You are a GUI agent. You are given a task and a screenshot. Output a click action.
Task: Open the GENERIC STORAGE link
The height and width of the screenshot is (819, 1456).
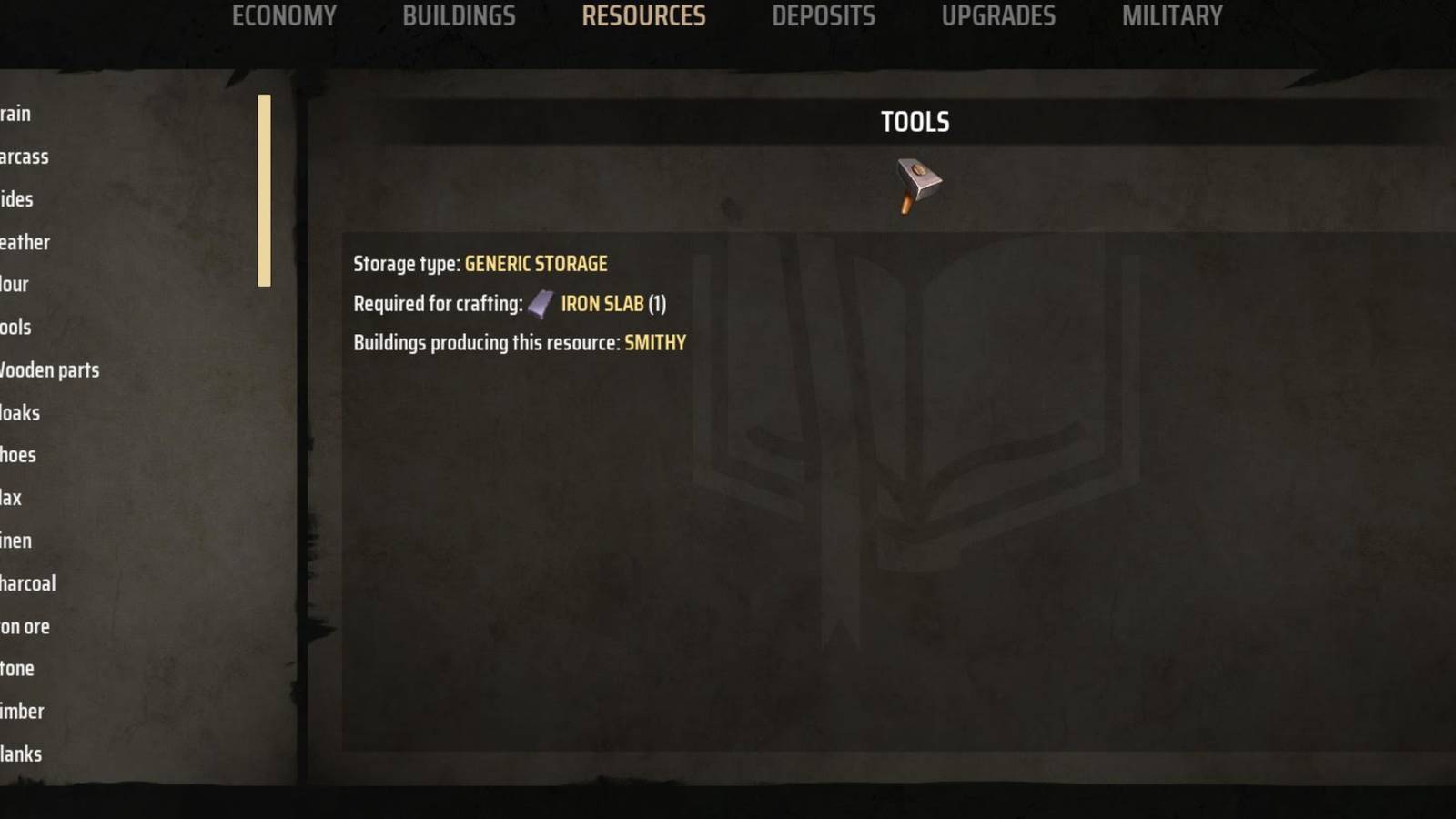[x=535, y=264]
